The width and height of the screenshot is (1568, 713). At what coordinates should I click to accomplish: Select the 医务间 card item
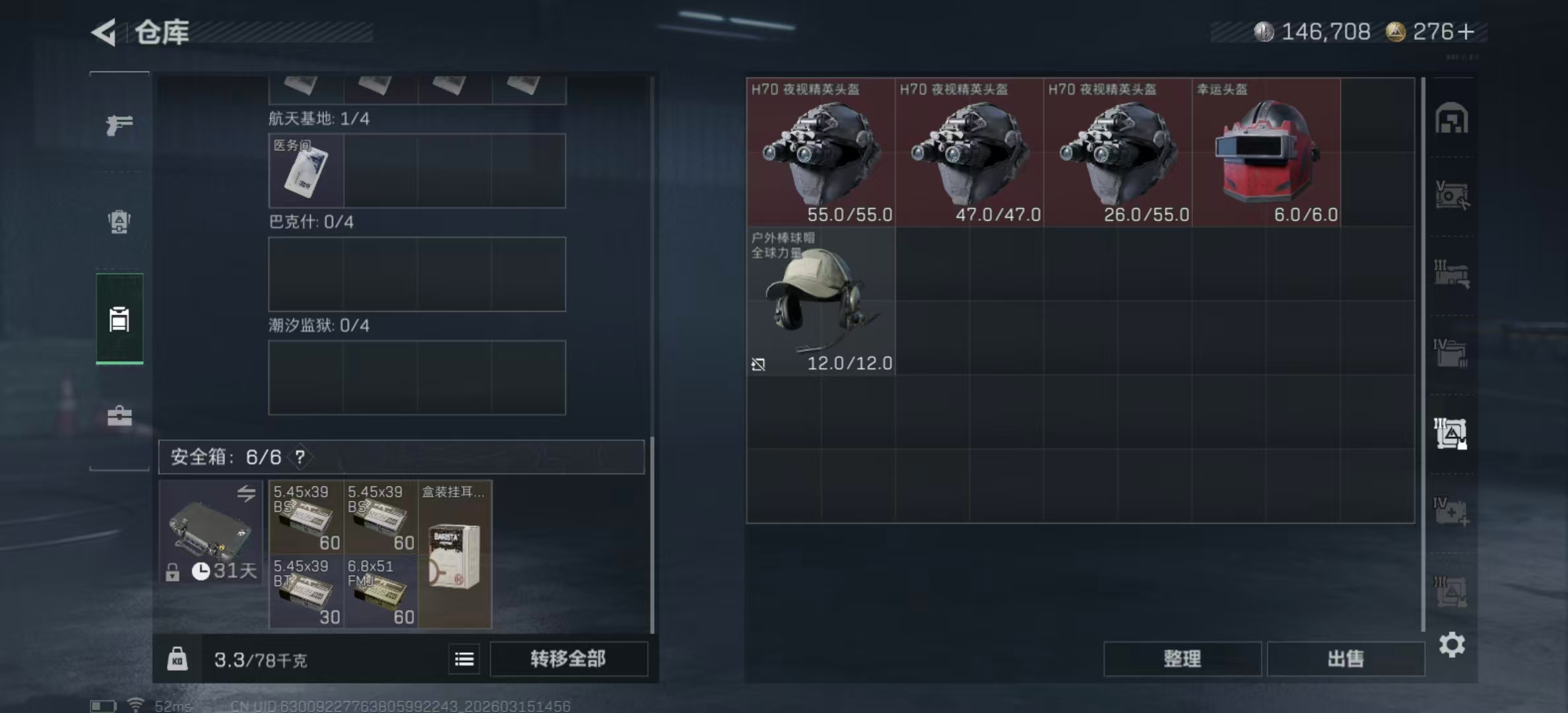point(306,171)
